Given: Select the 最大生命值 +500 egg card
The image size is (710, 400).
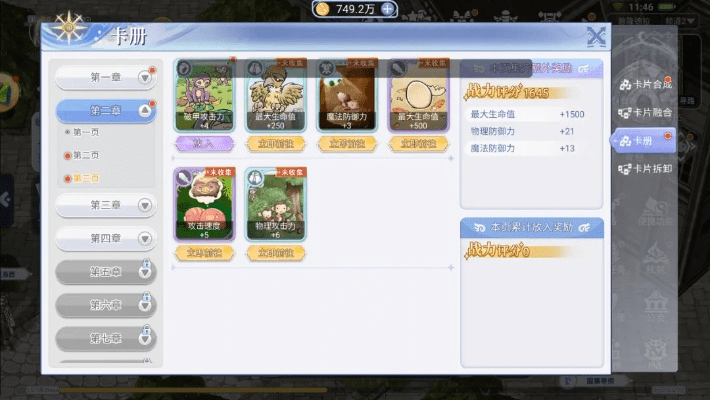Looking at the screenshot, I should click(x=417, y=94).
